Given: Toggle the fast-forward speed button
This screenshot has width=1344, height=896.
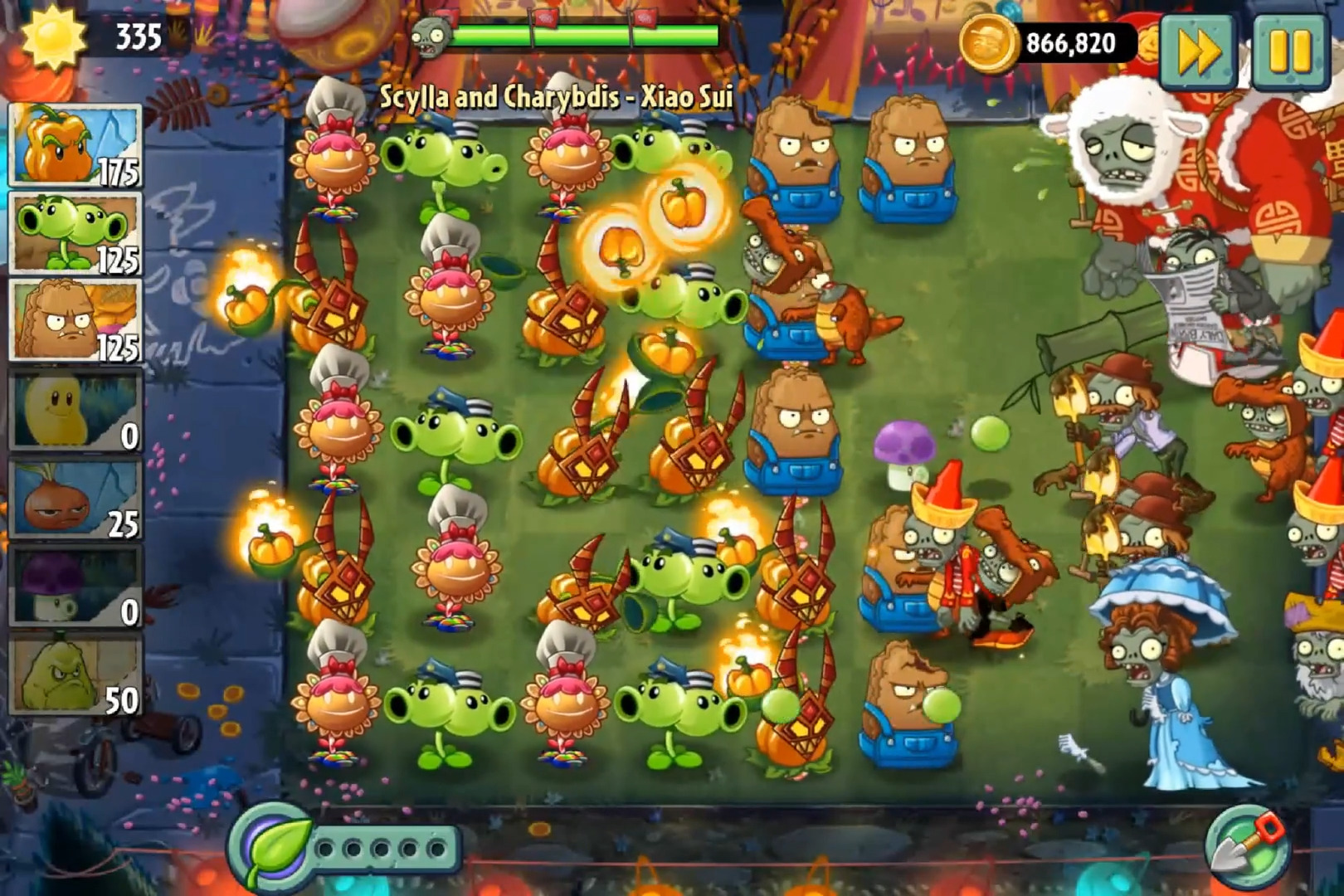Looking at the screenshot, I should (x=1197, y=51).
